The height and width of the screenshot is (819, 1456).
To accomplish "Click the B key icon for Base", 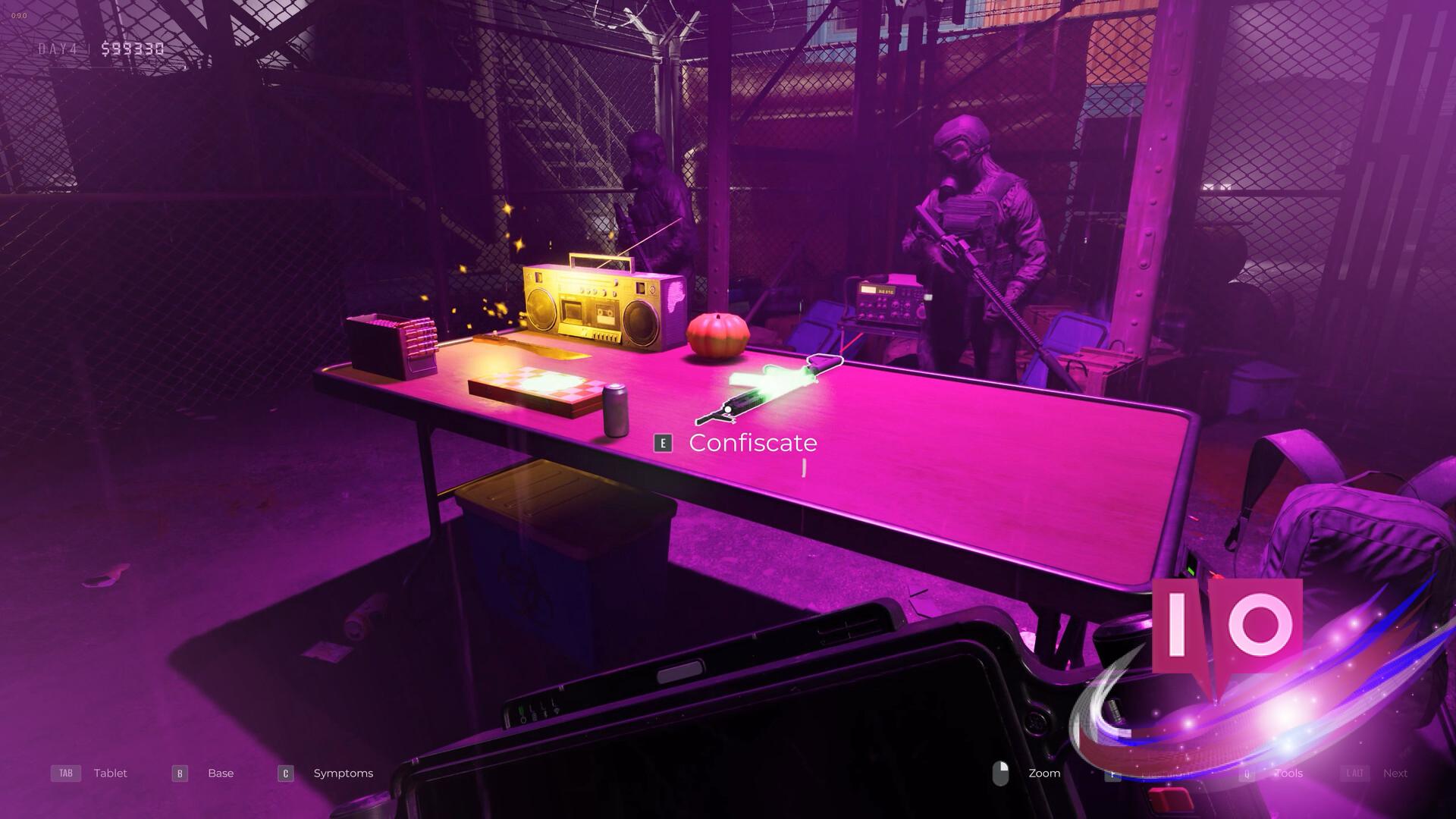I will 179,773.
